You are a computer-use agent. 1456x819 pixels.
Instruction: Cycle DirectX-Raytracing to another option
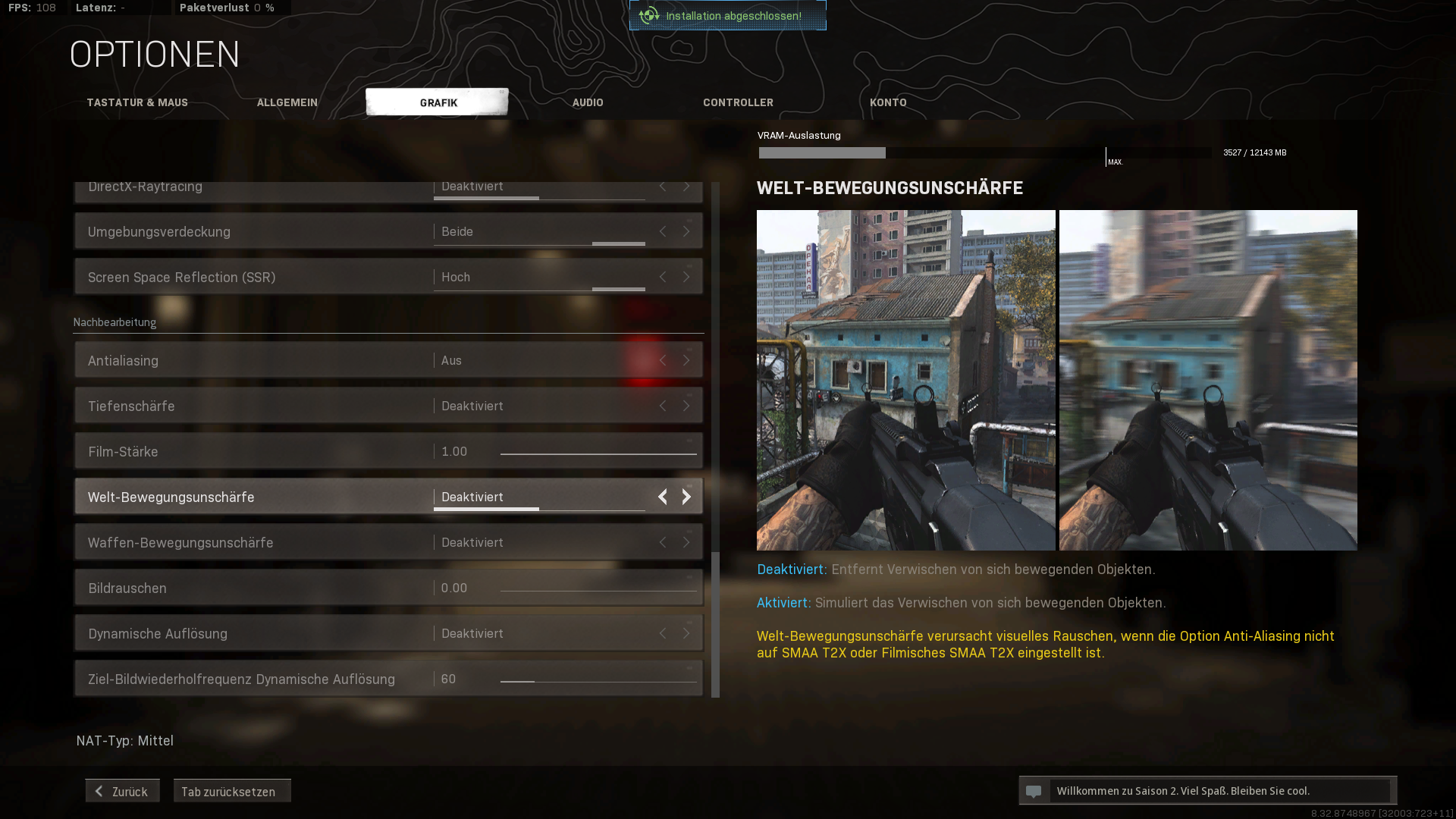click(686, 187)
